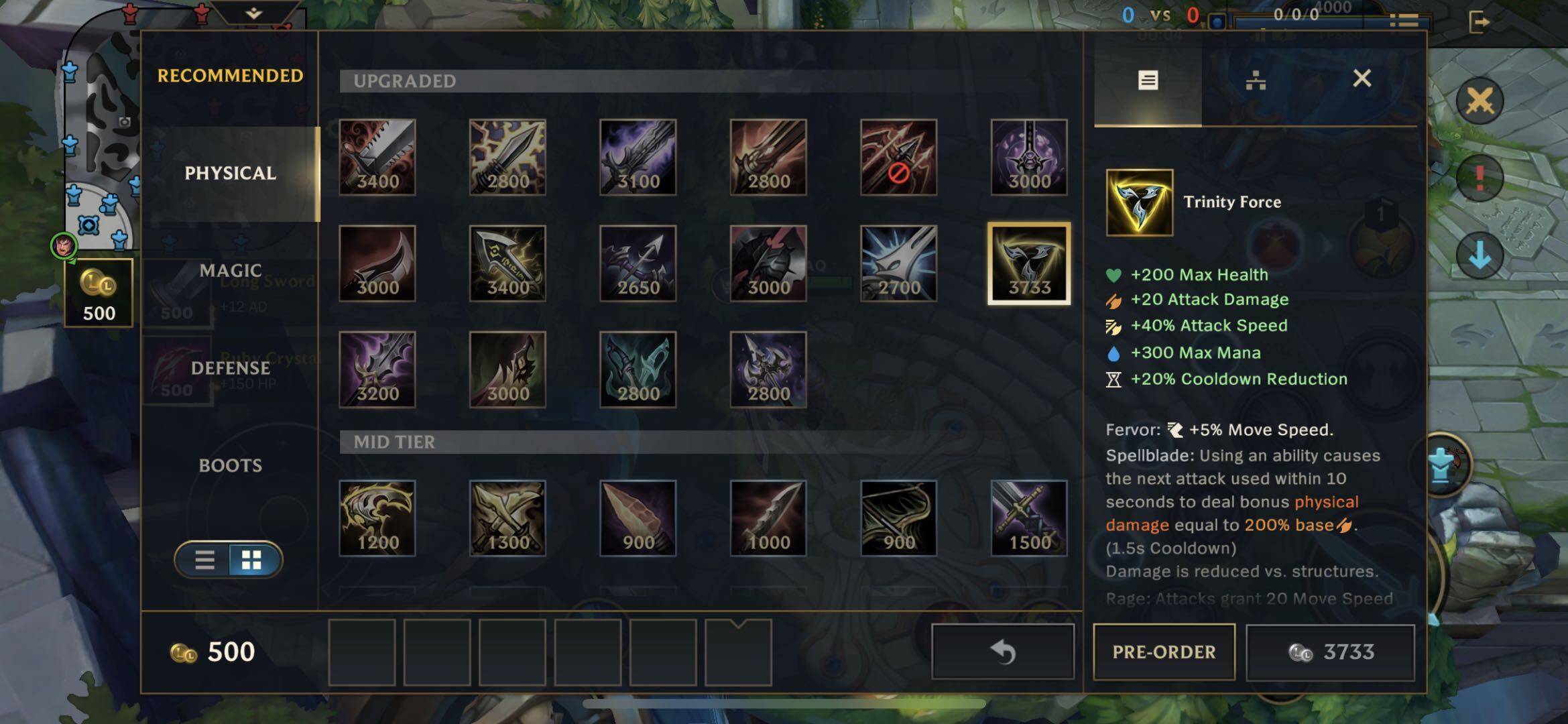Pick the 1500 gold mid tier sword
The height and width of the screenshot is (724, 1568).
click(x=1028, y=518)
